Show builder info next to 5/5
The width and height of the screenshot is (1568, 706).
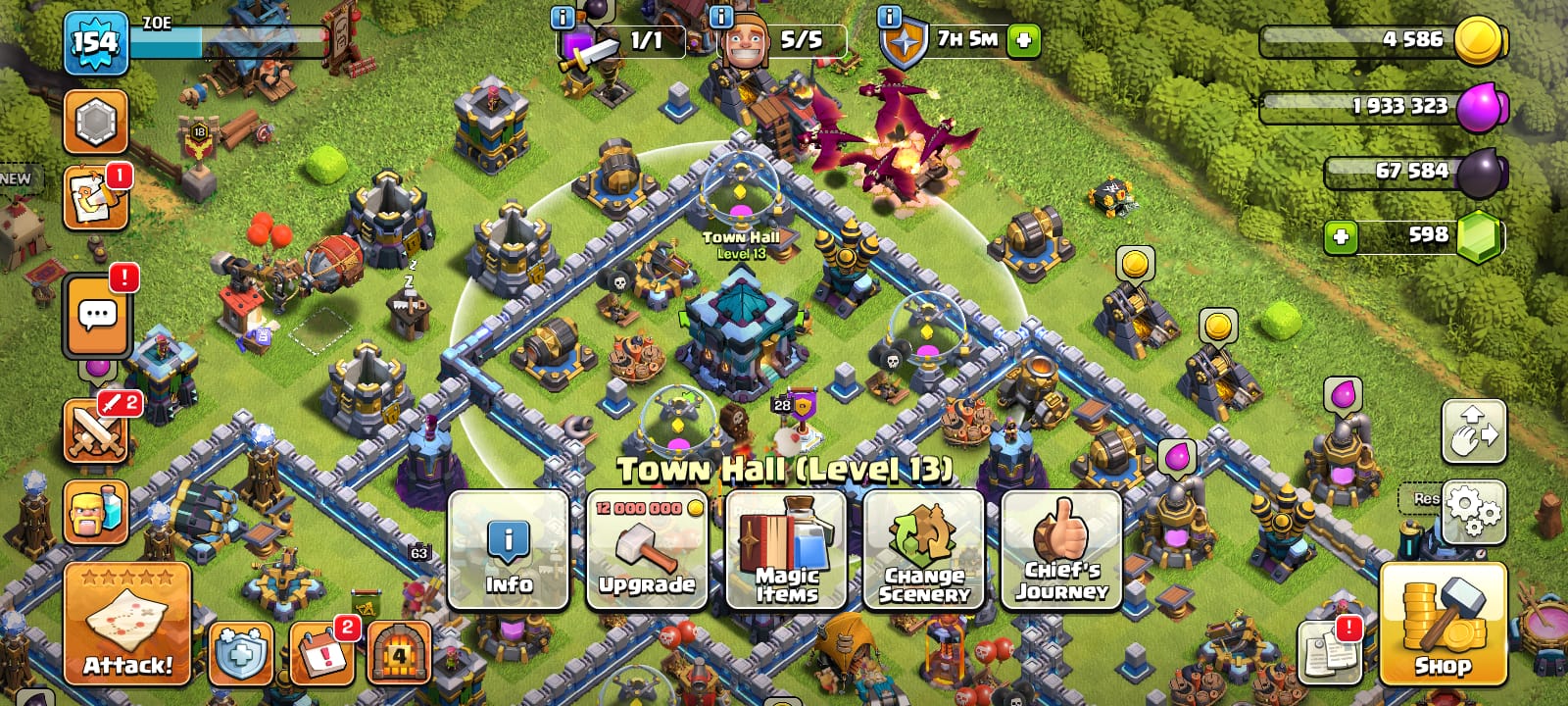click(720, 18)
